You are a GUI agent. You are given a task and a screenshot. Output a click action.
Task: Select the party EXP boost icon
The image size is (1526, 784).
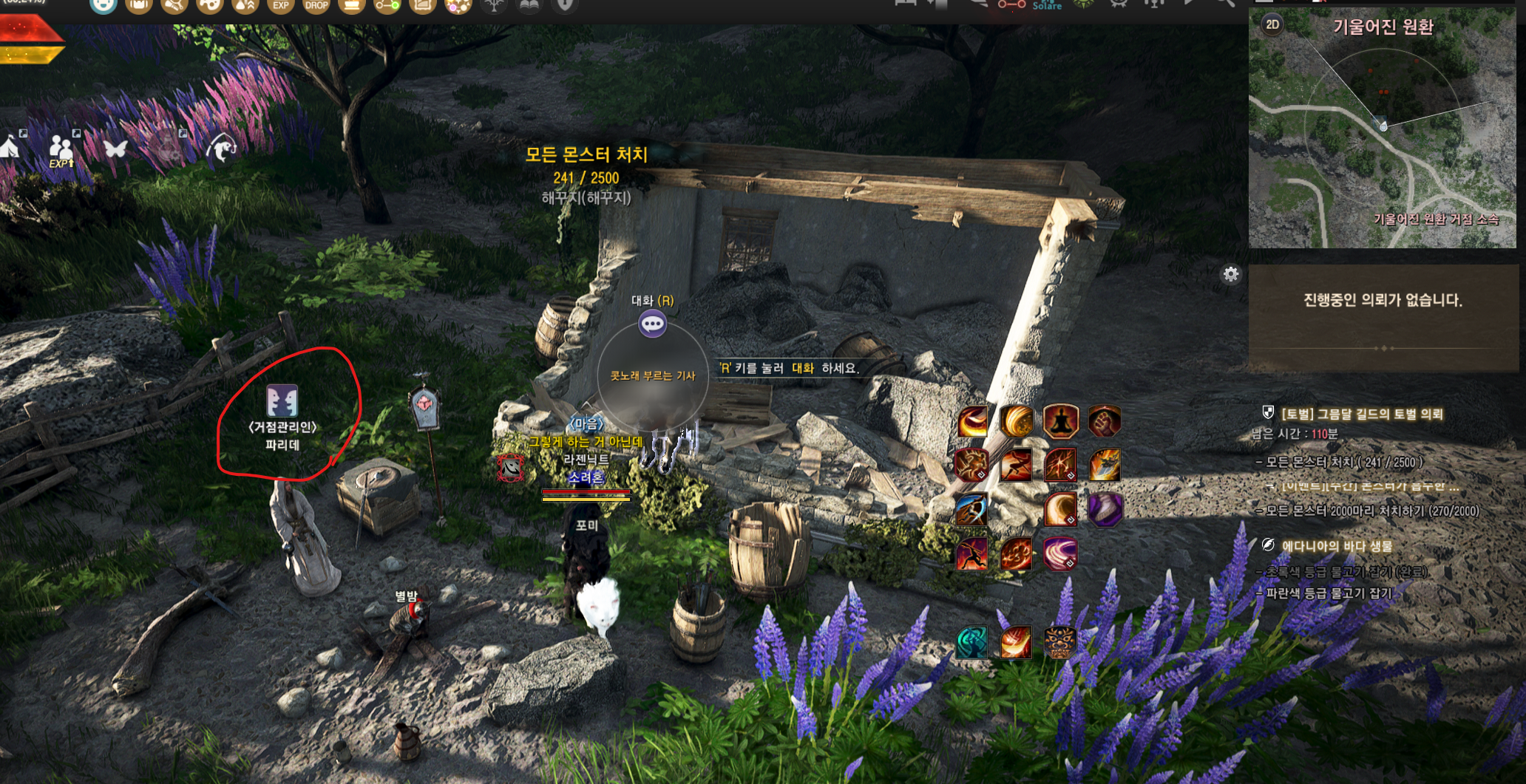click(61, 149)
